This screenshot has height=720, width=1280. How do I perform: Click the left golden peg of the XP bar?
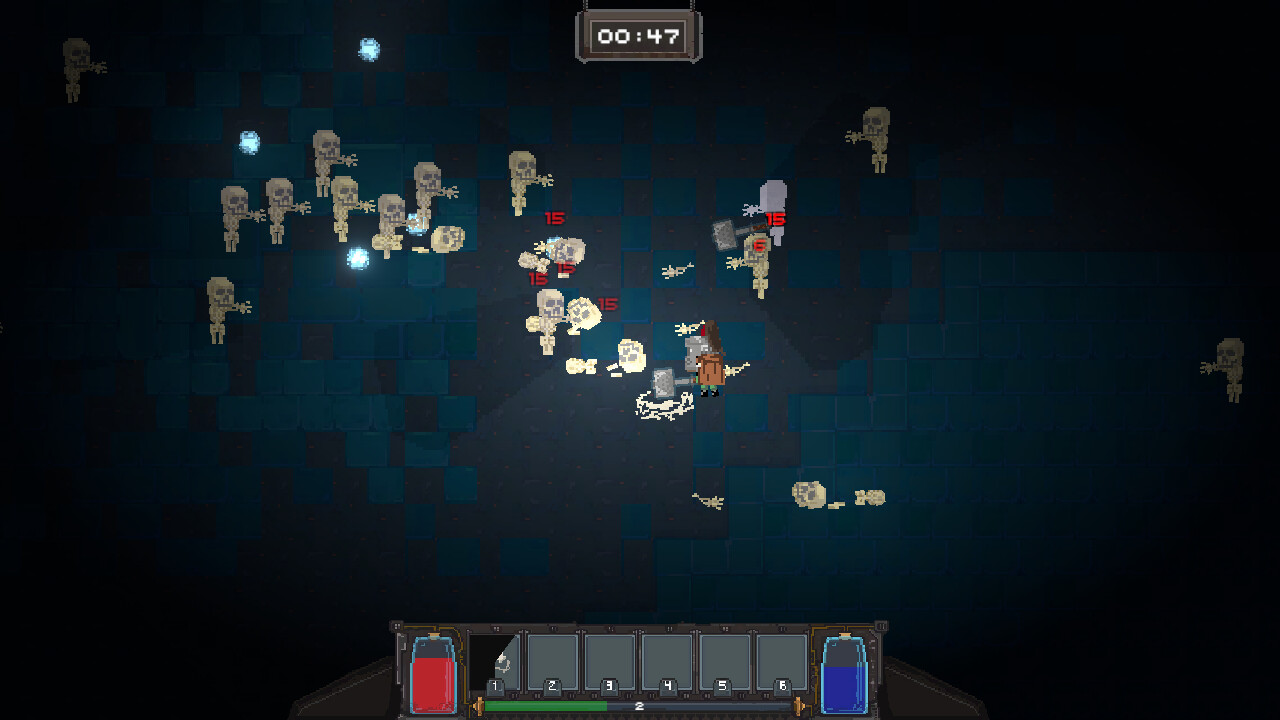[480, 706]
